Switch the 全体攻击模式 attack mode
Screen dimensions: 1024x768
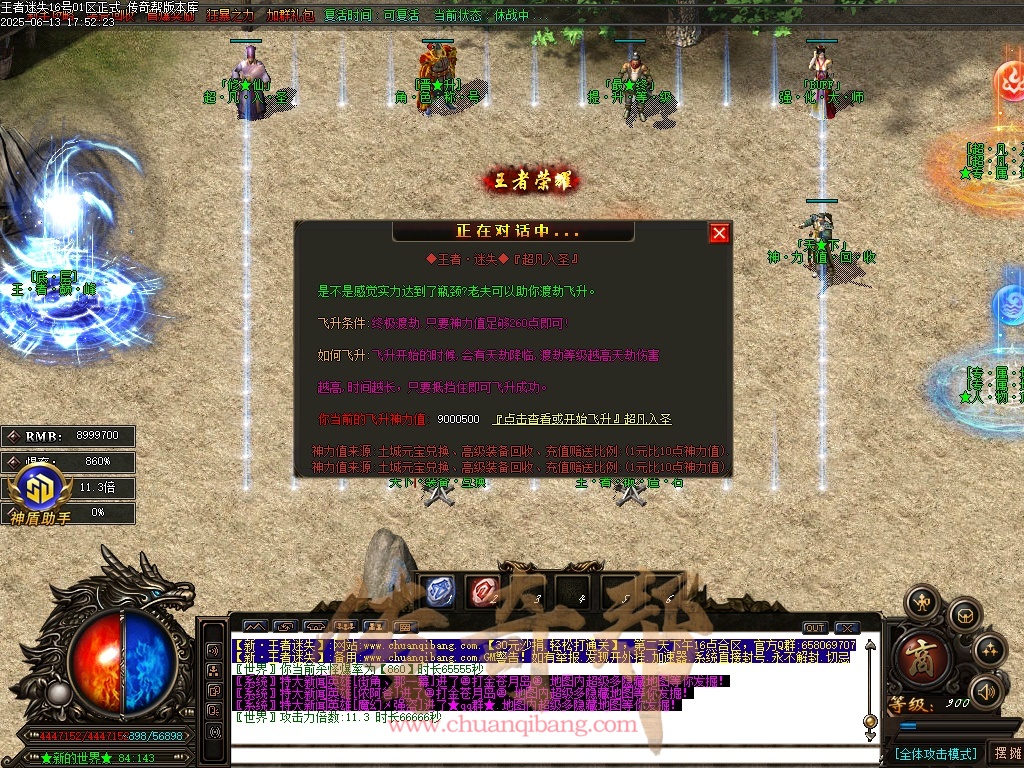pos(935,753)
